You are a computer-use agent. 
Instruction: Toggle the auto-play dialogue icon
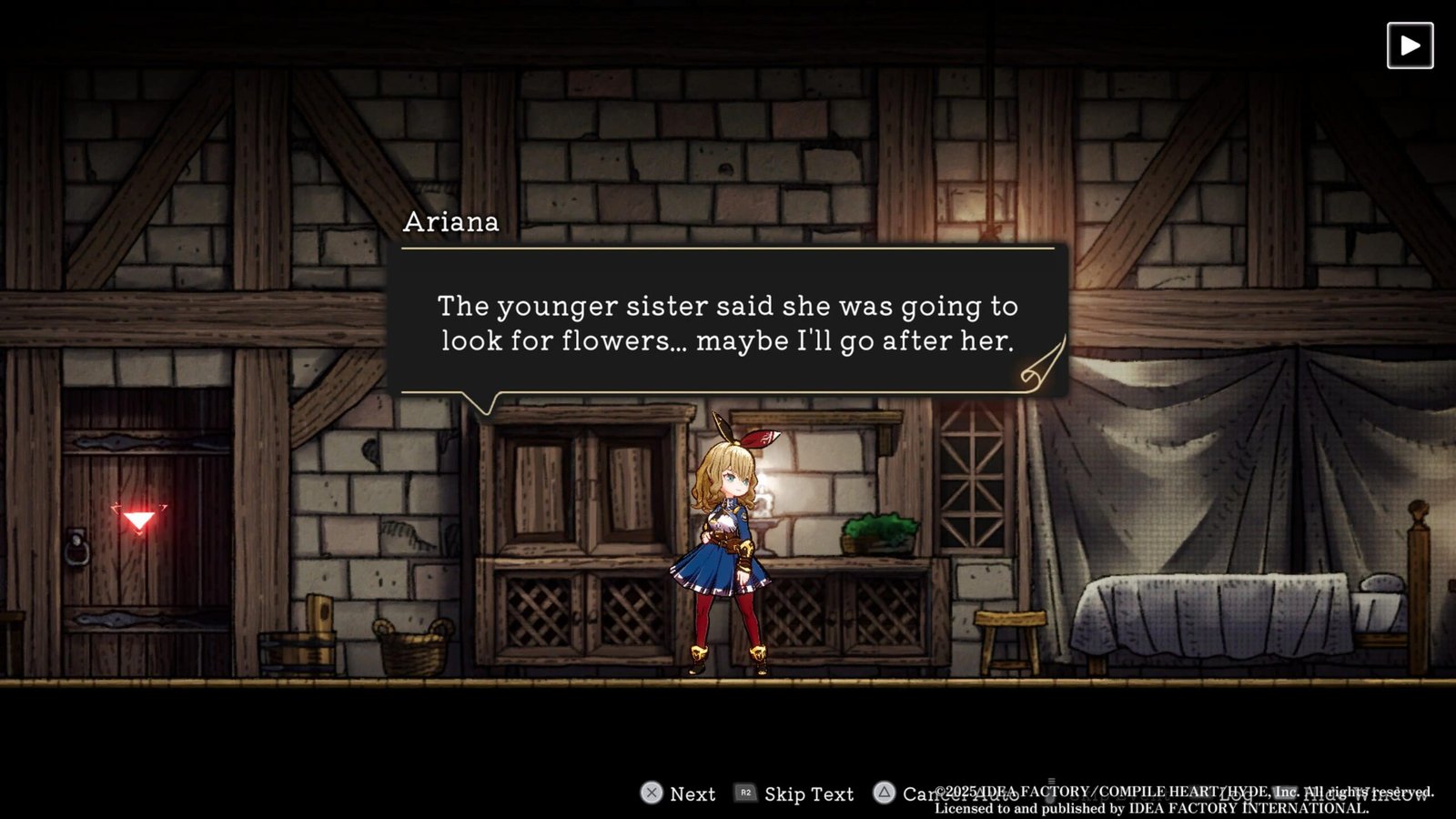click(x=1410, y=45)
